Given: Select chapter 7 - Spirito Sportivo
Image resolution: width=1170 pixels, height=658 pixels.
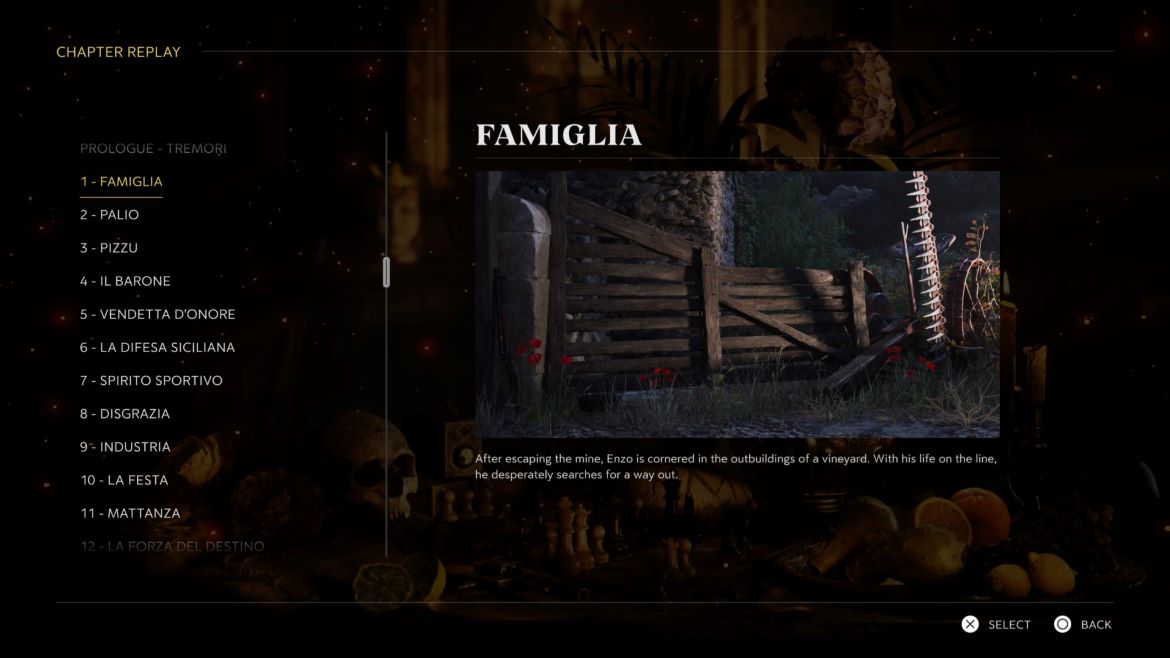Looking at the screenshot, I should [x=151, y=380].
